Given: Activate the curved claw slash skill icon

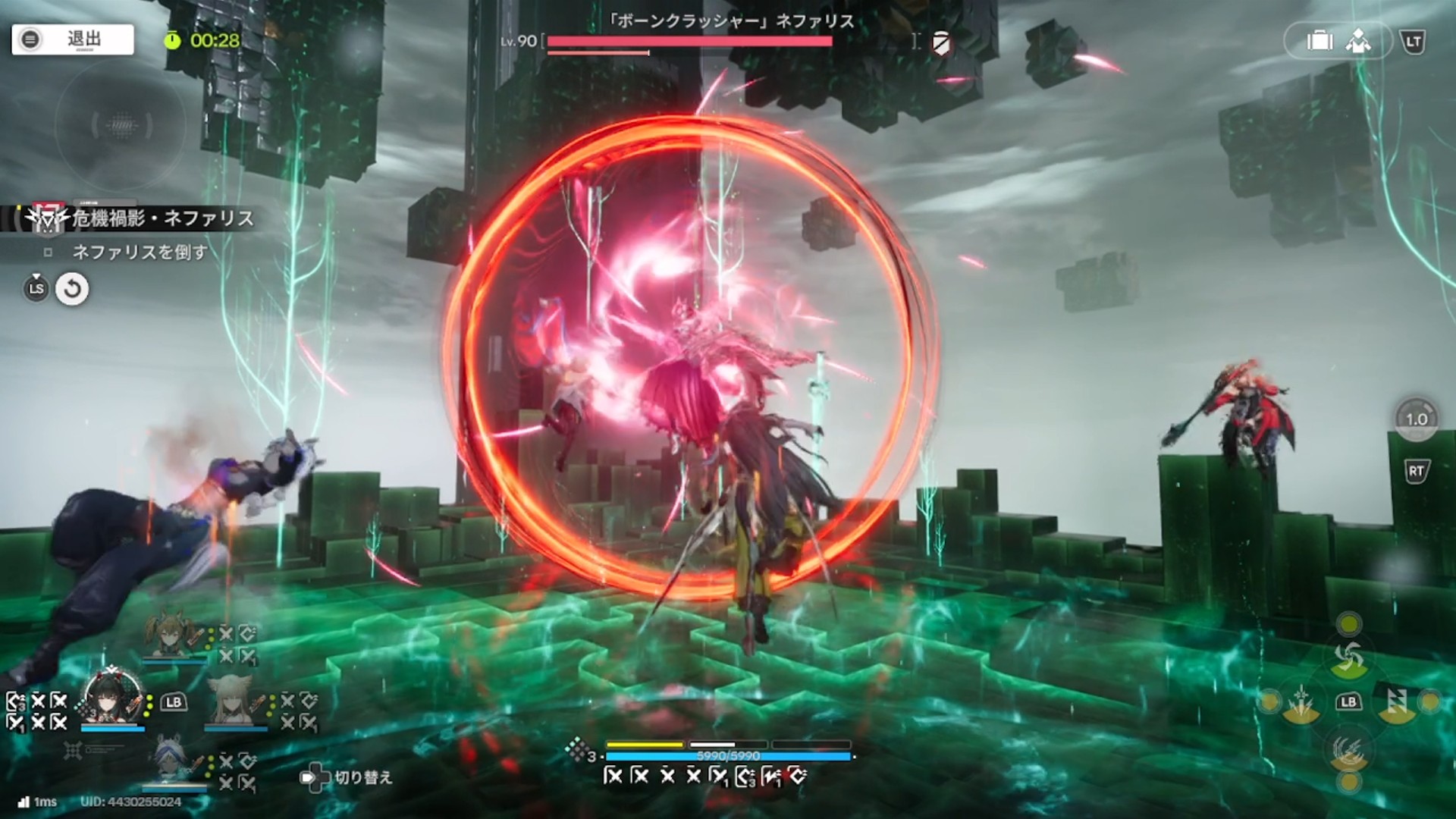Looking at the screenshot, I should [1349, 751].
